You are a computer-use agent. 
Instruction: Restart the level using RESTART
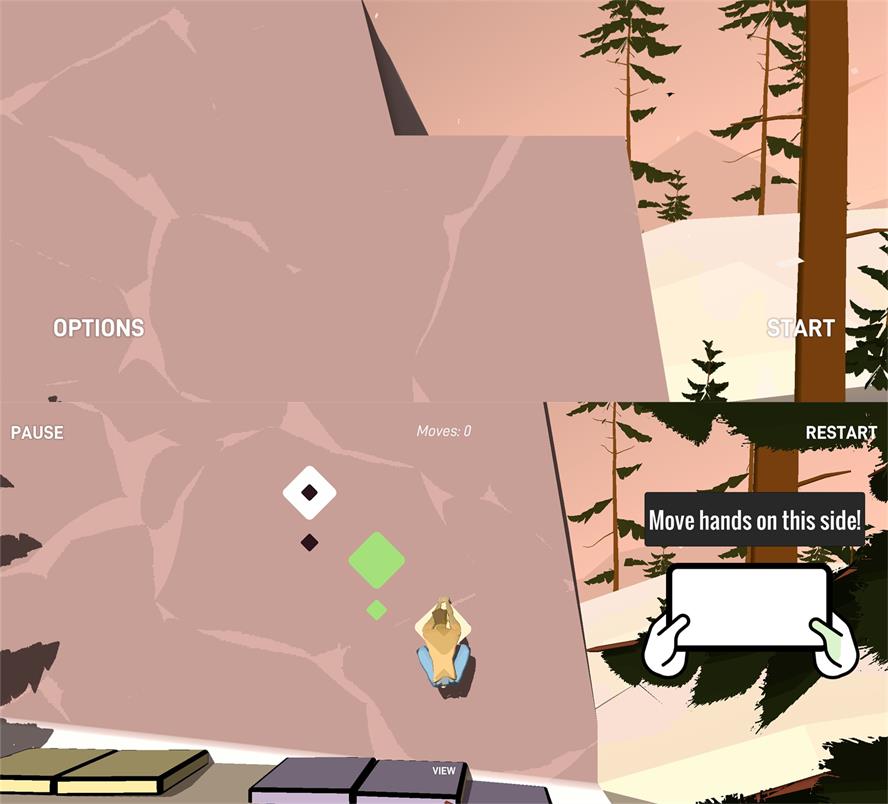(841, 433)
